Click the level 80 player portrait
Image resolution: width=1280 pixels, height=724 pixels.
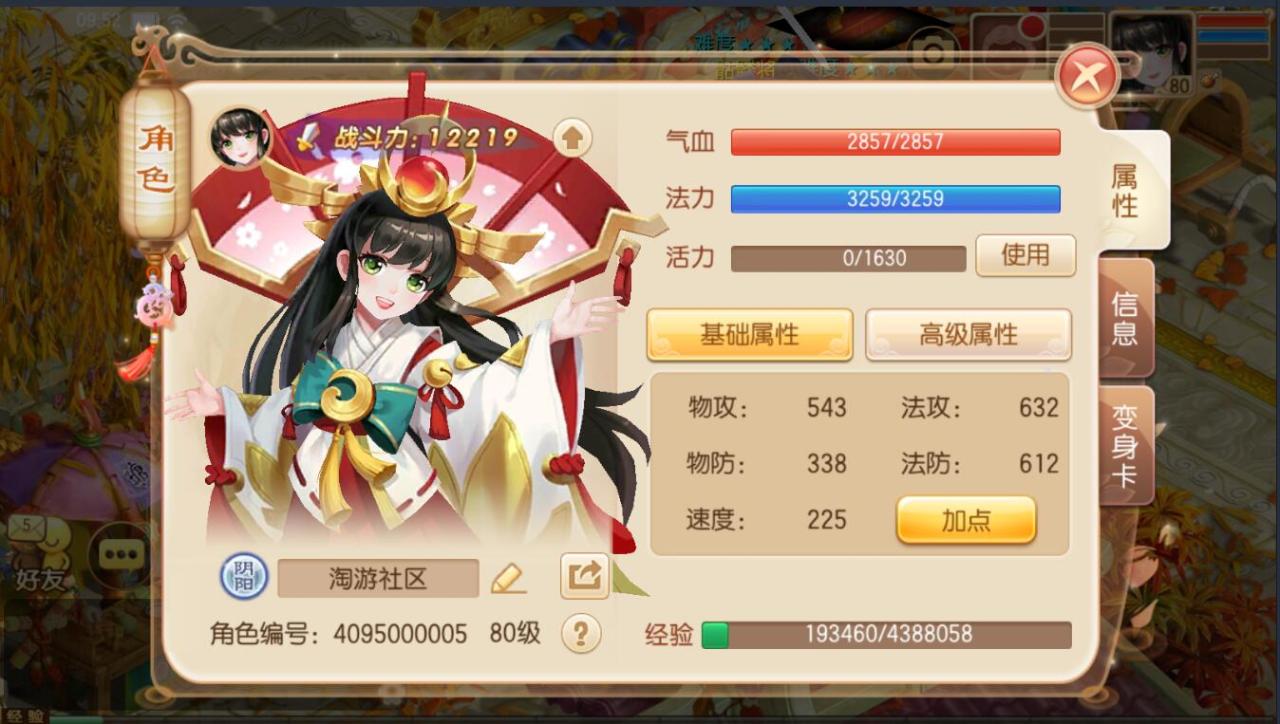click(1152, 54)
